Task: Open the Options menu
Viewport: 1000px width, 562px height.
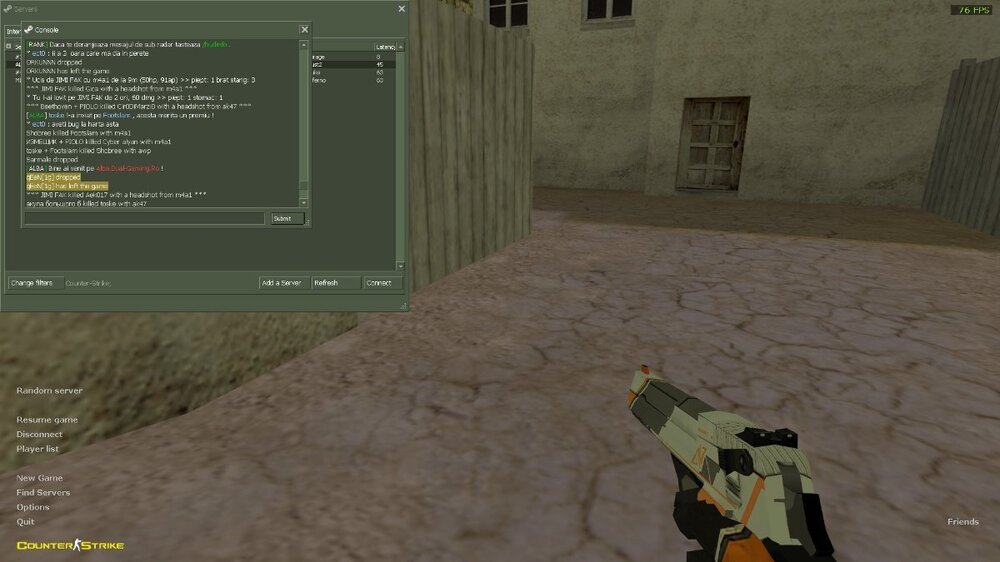Action: (x=33, y=507)
